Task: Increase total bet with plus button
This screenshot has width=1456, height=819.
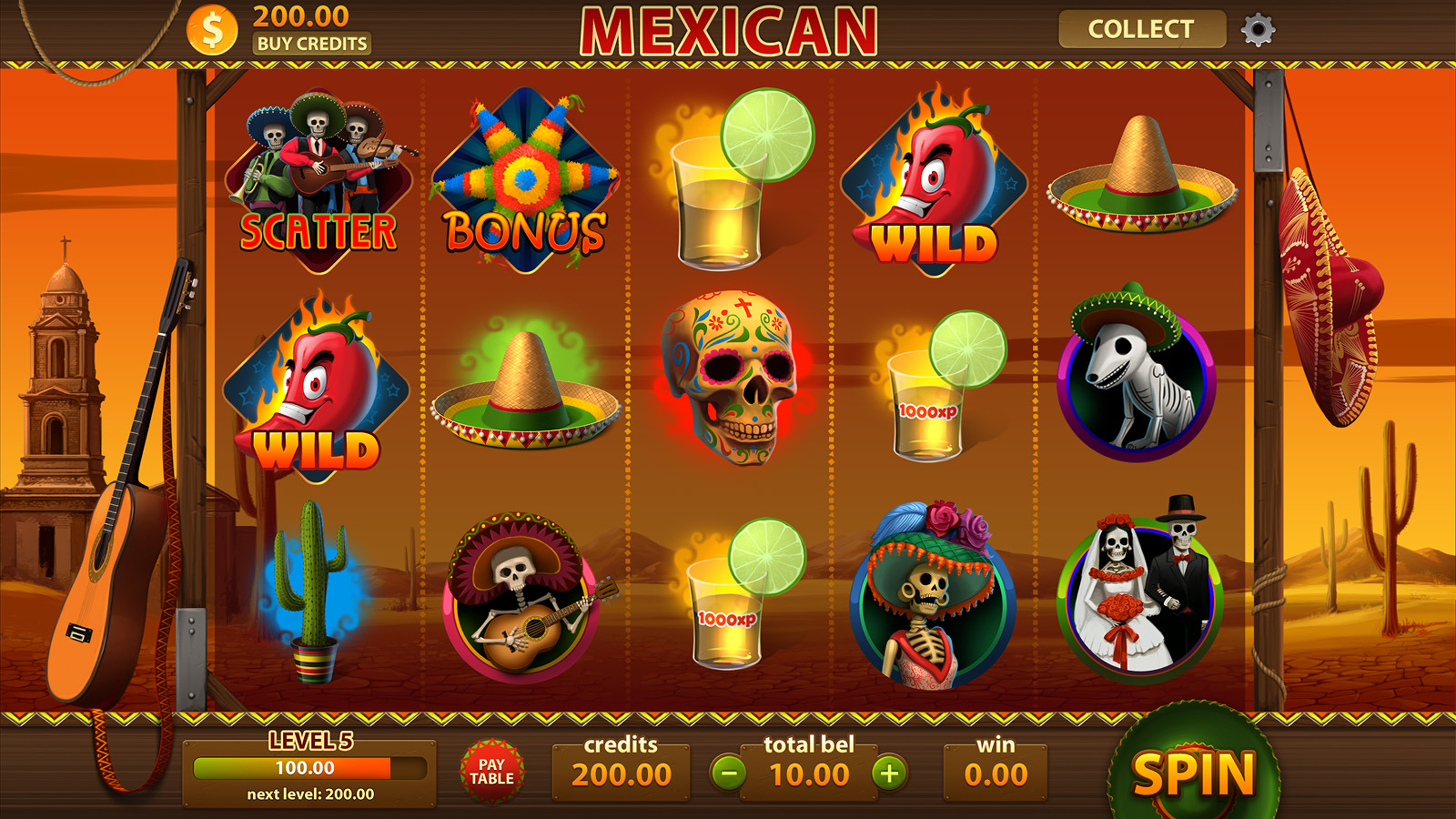Action: [889, 773]
